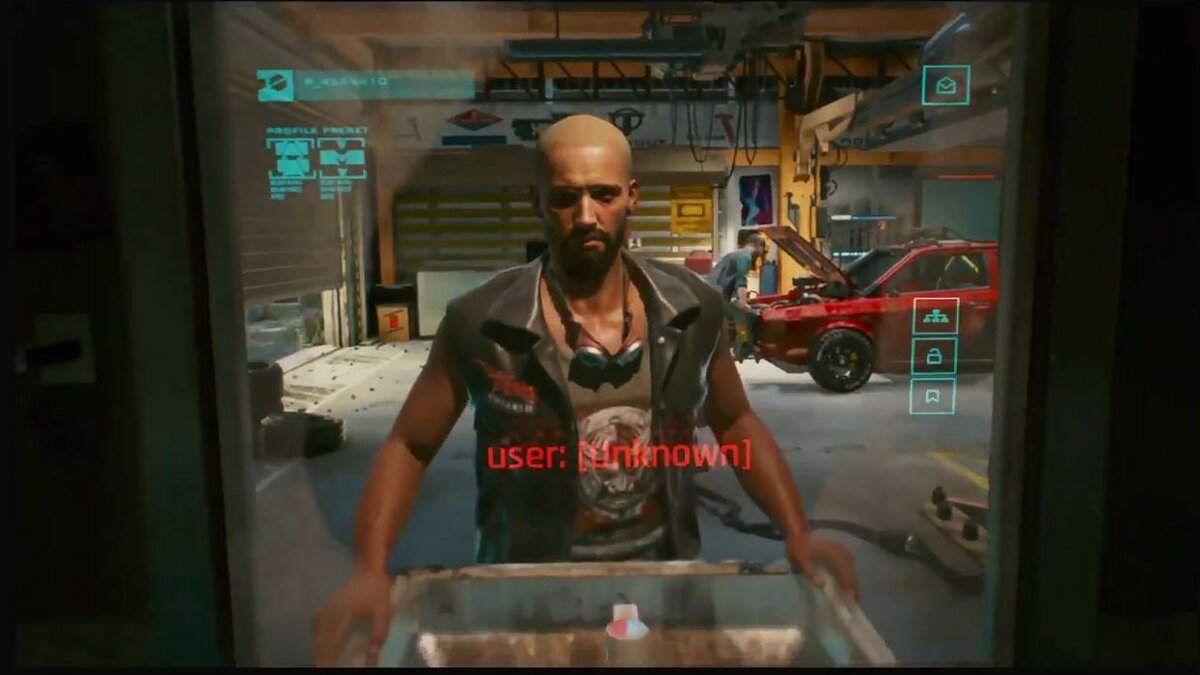
Task: Open the Profile icon panel
Action: 290,158
